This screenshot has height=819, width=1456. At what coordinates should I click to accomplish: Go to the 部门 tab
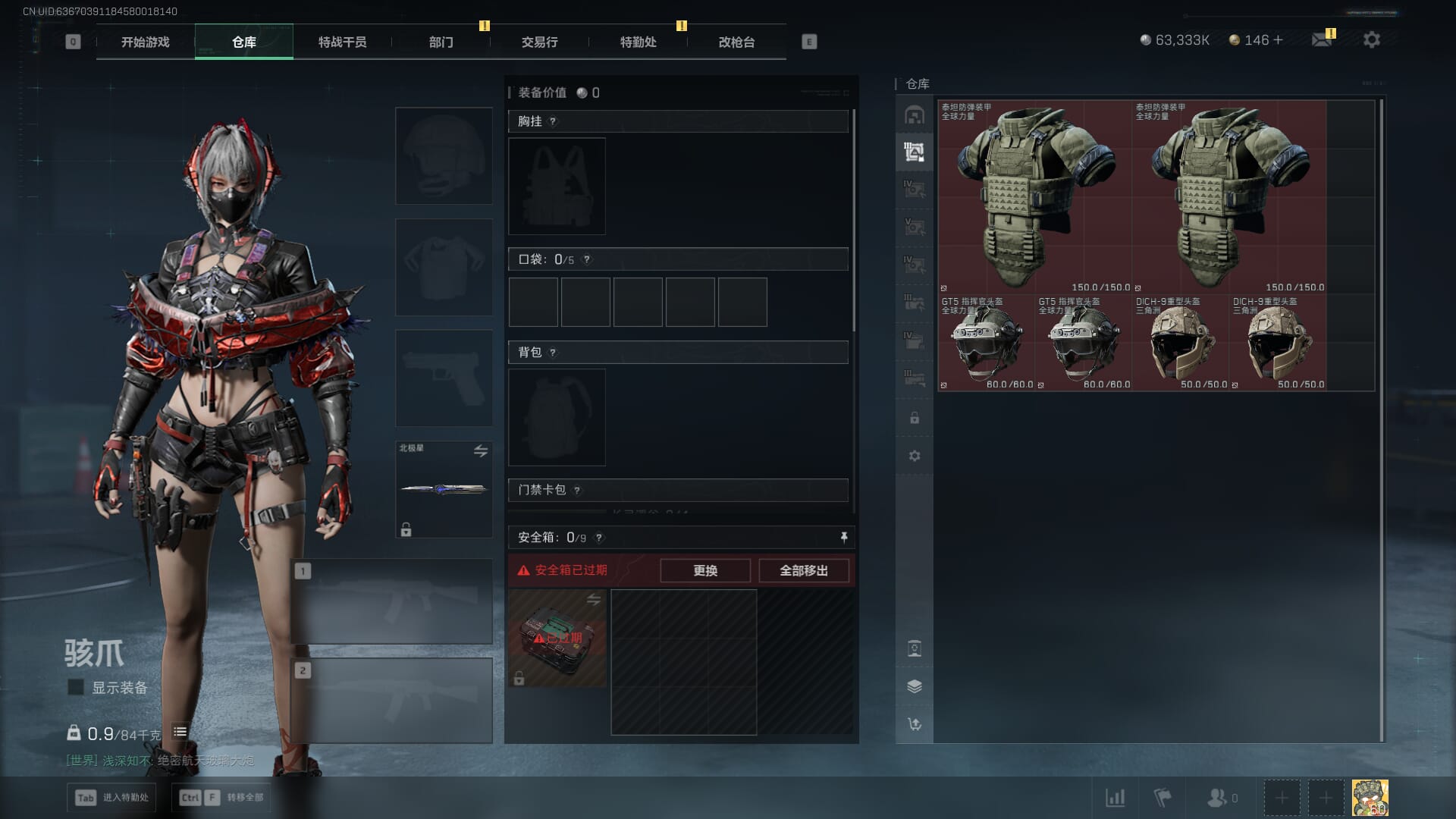pos(441,42)
